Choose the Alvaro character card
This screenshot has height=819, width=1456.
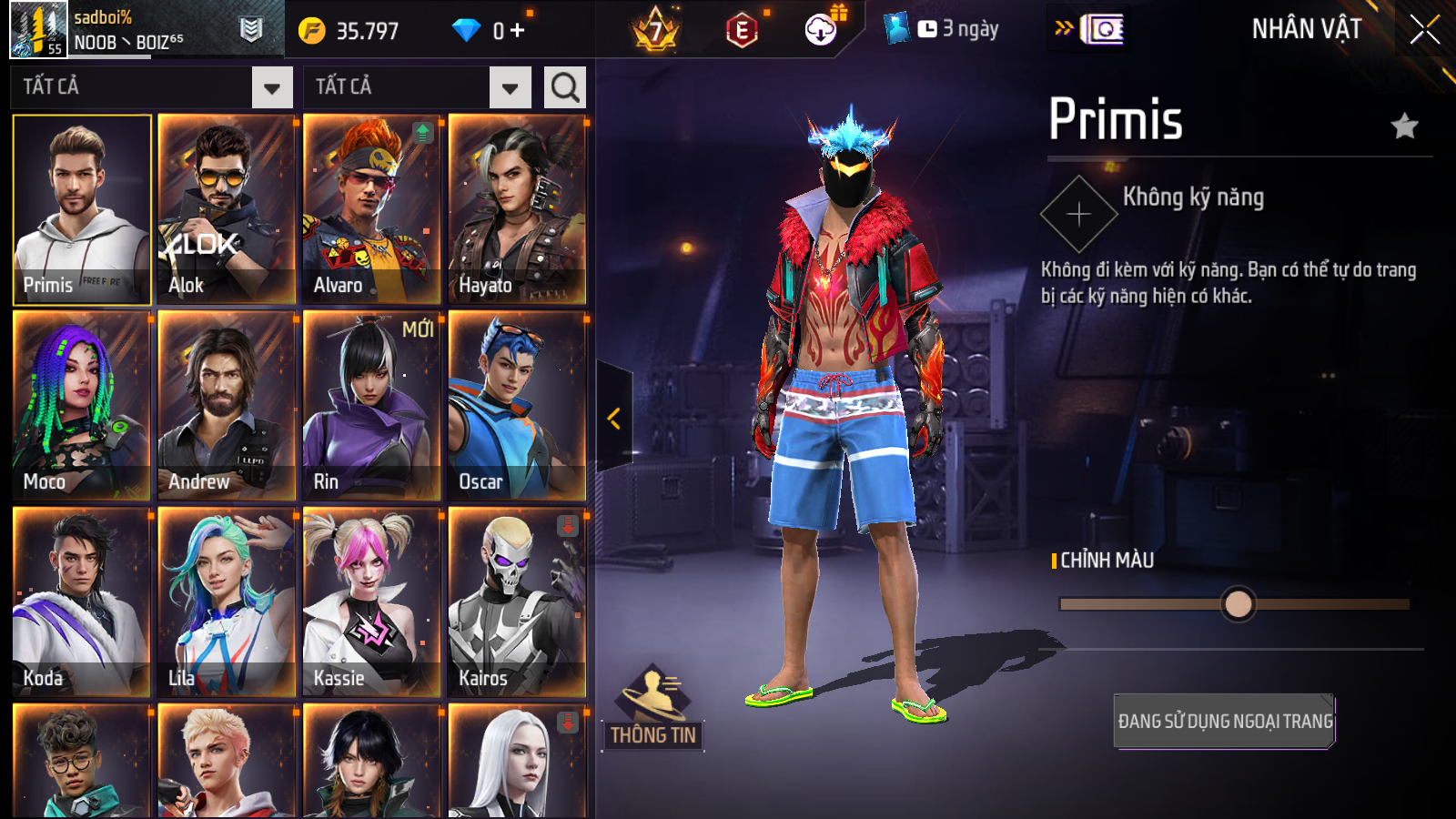(371, 209)
